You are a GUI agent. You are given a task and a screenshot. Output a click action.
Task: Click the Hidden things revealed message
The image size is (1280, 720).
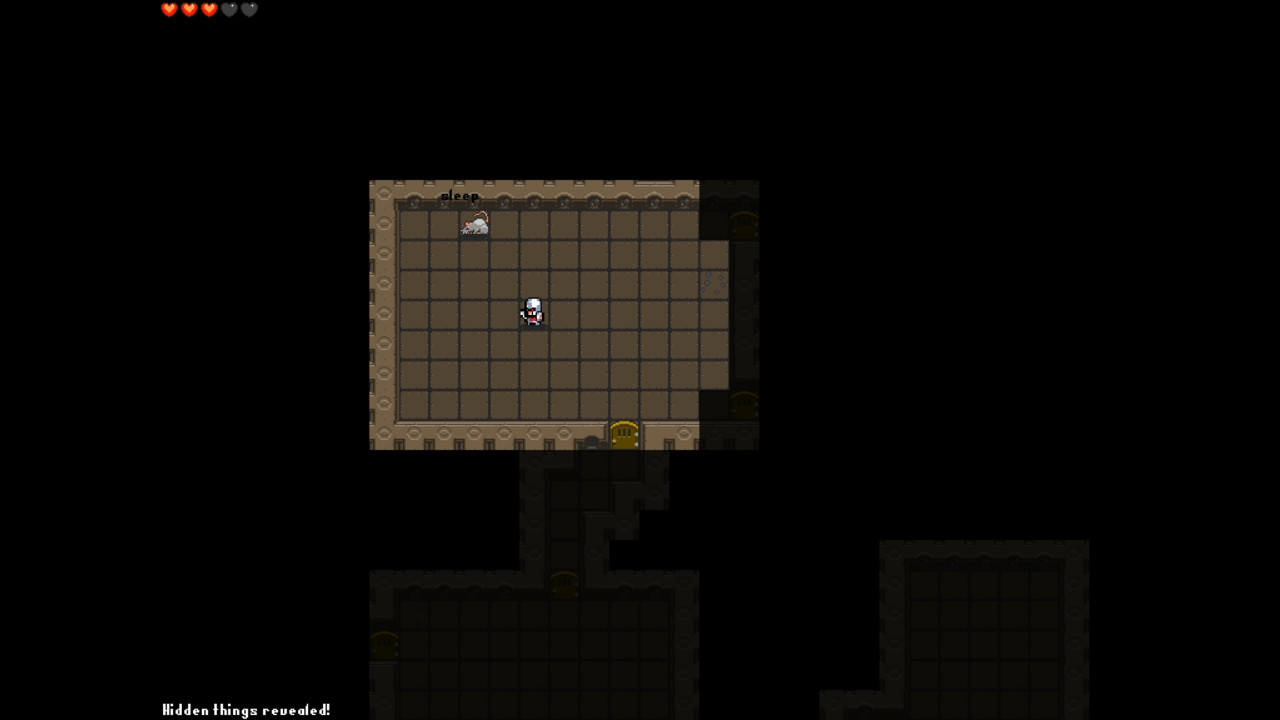pos(246,710)
